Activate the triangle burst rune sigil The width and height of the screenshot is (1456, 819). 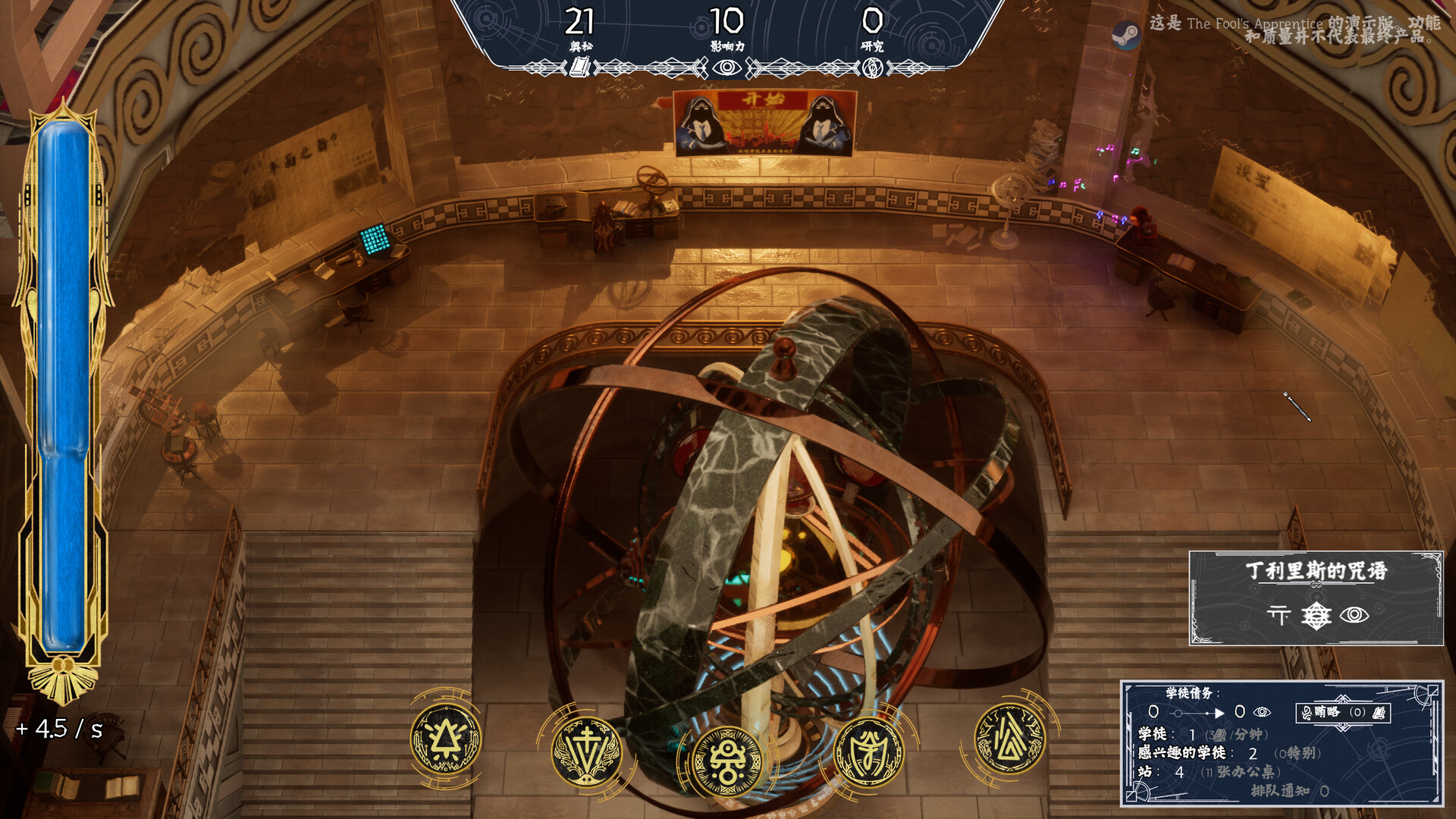445,739
